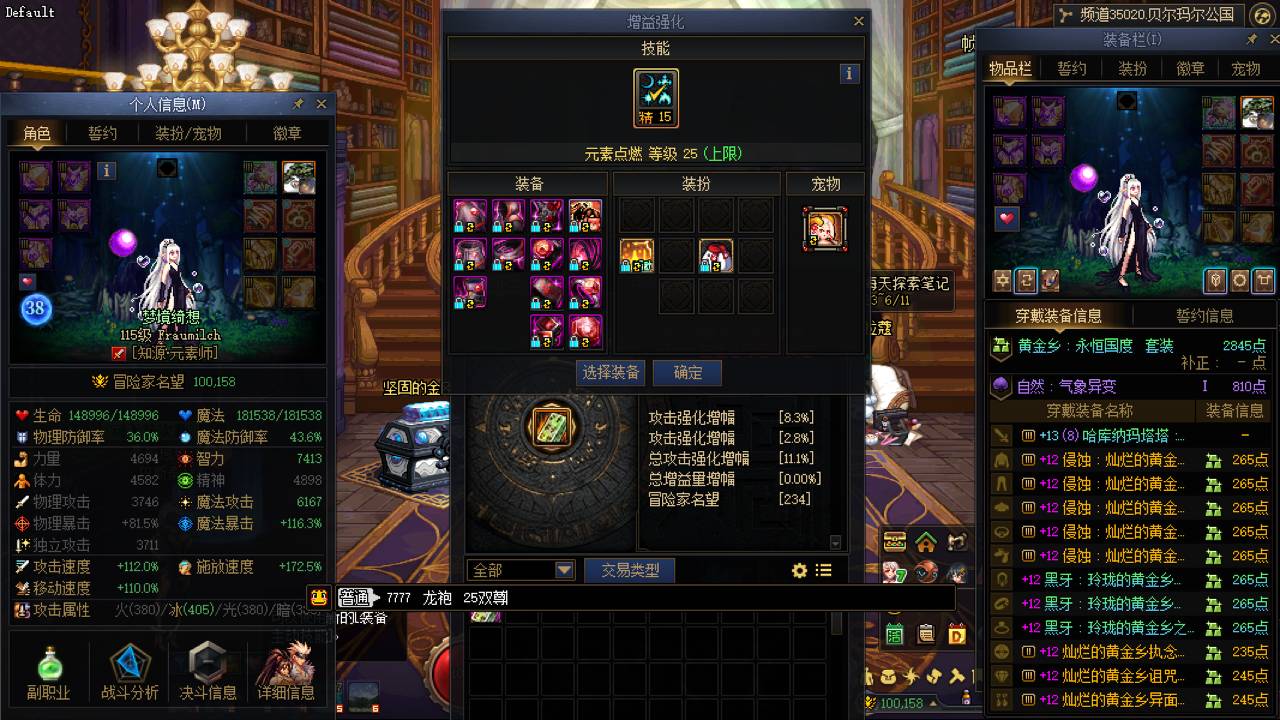This screenshot has width=1280, height=720.
Task: Toggle the highlighted loop icon above 穿戴装备信息
Action: coord(1027,281)
